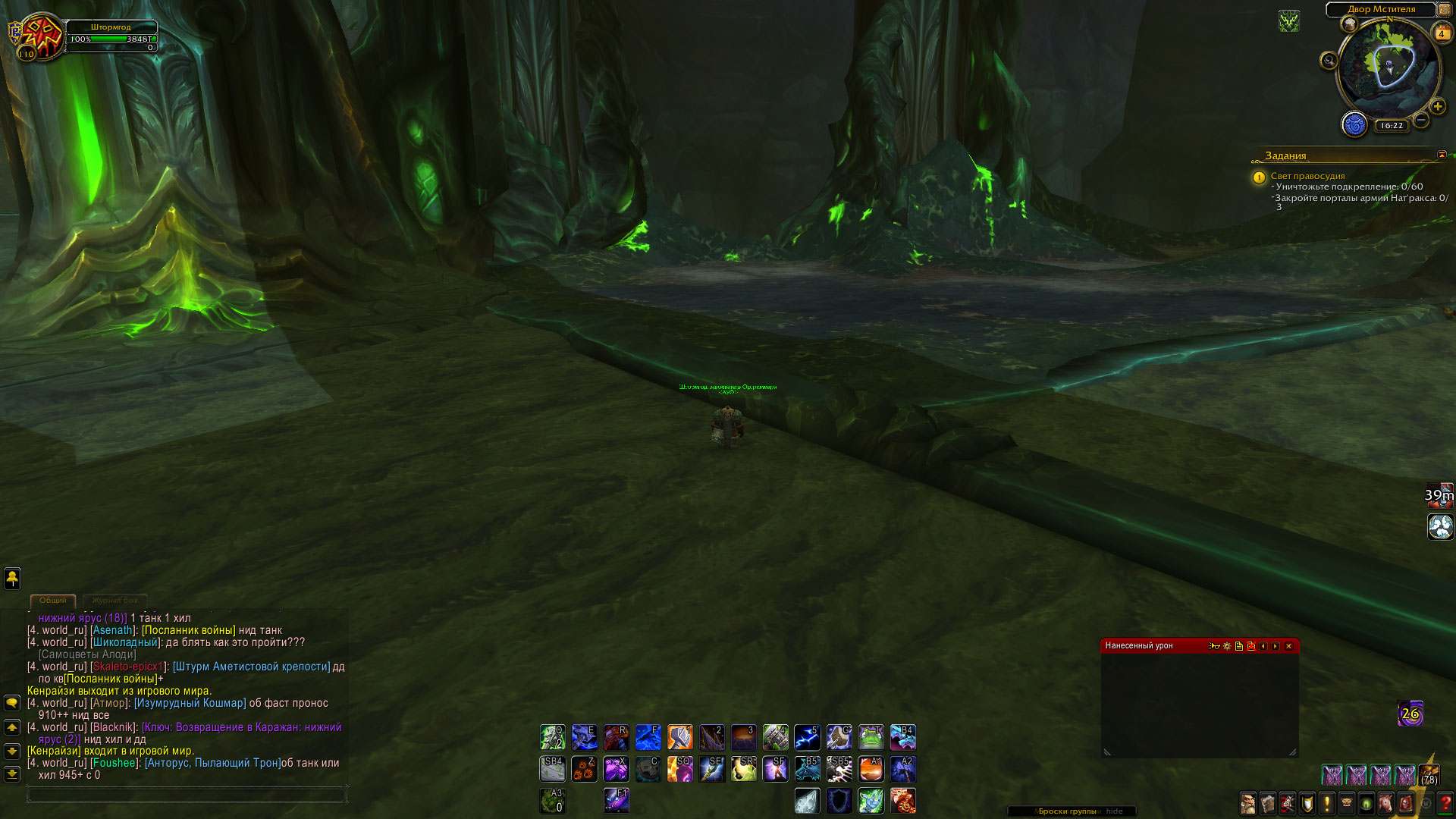This screenshot has width=1456, height=819.
Task: Activate the hammer ability bound to 1
Action: point(679,737)
